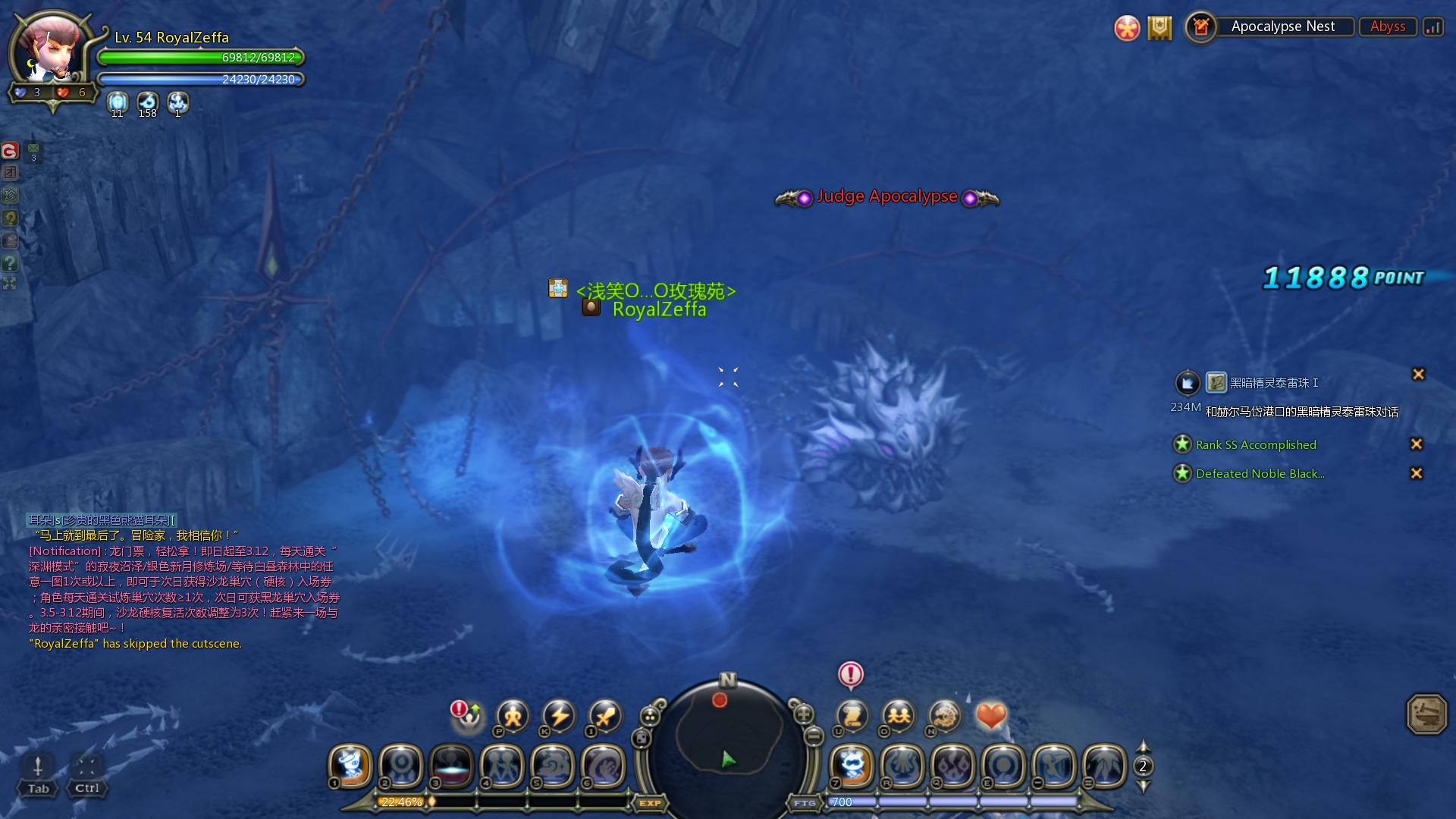This screenshot has height=819, width=1456.
Task: Click the red G icon on left sidebar
Action: 10,151
